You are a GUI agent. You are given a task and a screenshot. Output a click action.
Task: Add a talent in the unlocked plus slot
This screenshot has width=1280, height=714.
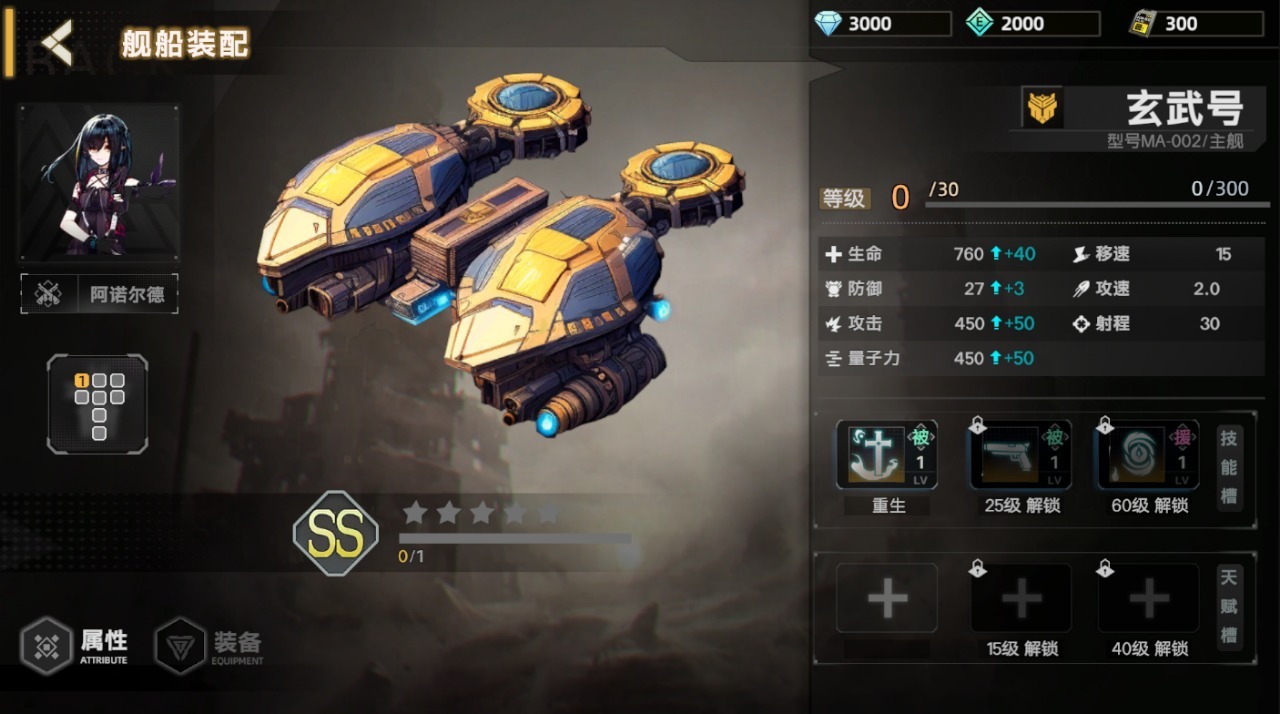tap(887, 598)
